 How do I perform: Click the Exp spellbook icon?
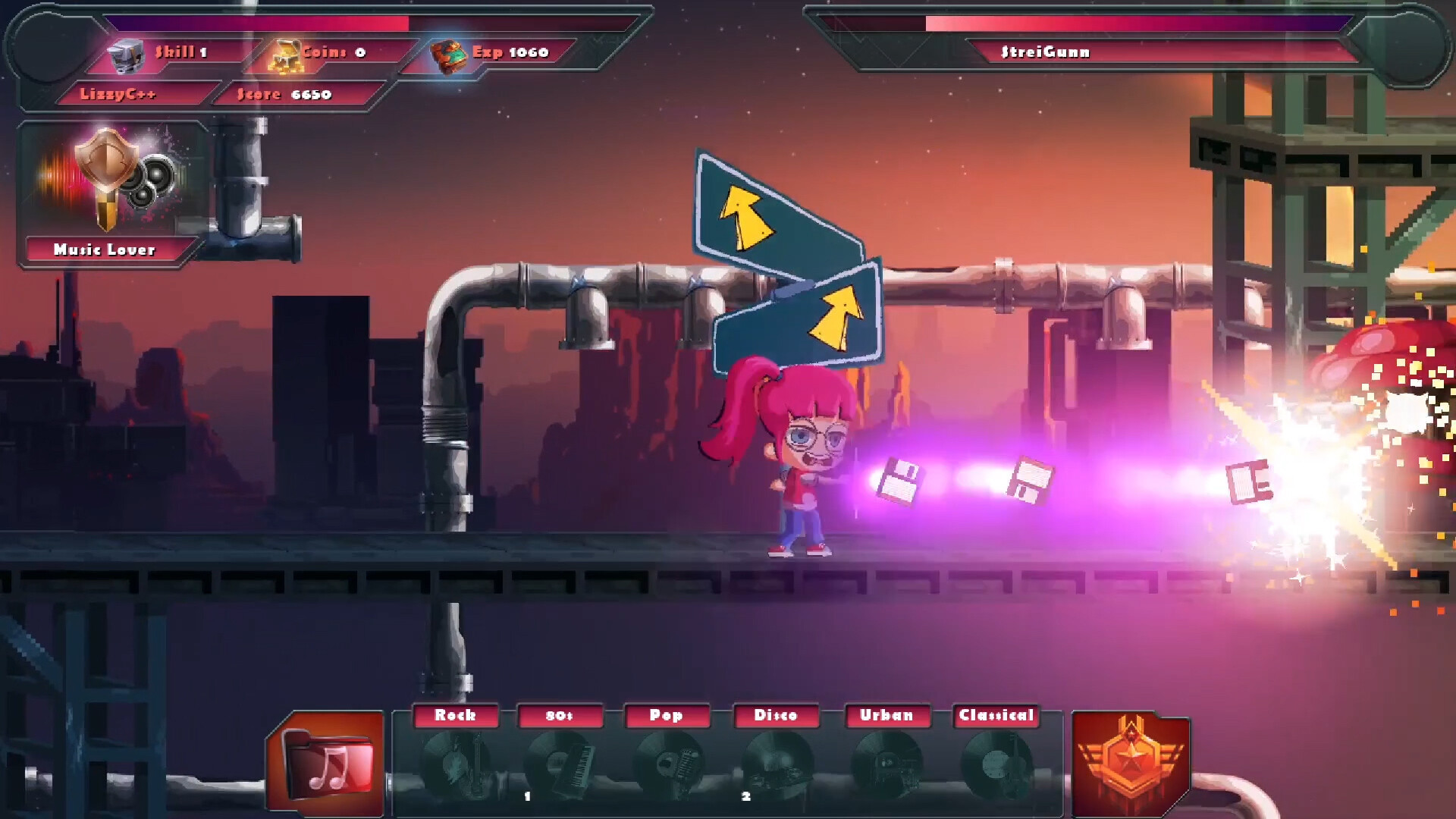pyautogui.click(x=449, y=55)
